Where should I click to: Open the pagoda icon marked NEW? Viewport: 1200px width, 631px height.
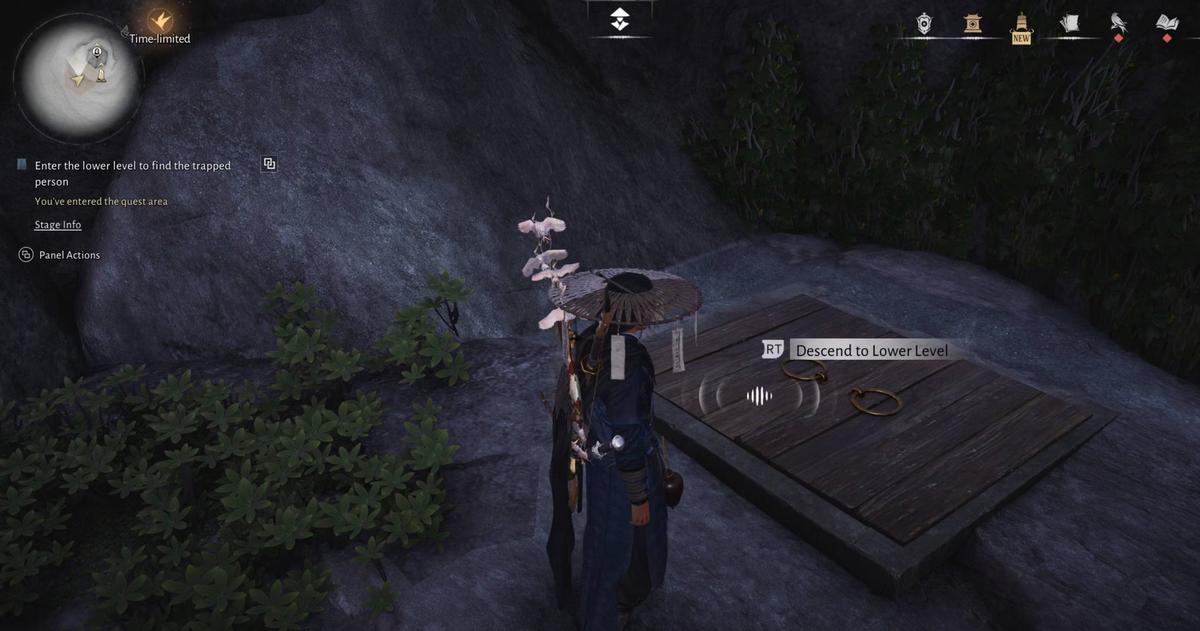1021,24
